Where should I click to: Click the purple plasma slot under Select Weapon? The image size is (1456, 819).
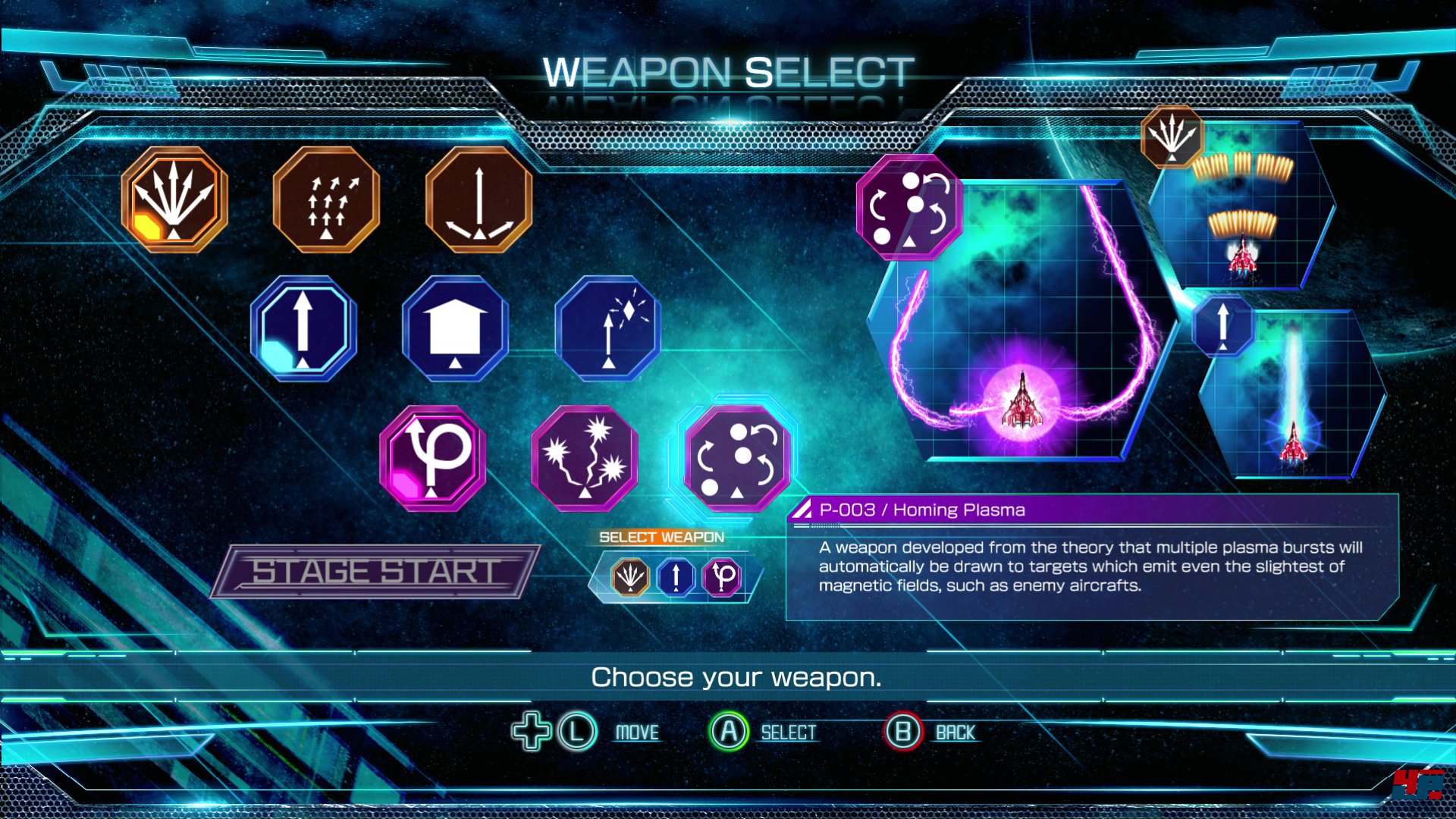pos(723,577)
